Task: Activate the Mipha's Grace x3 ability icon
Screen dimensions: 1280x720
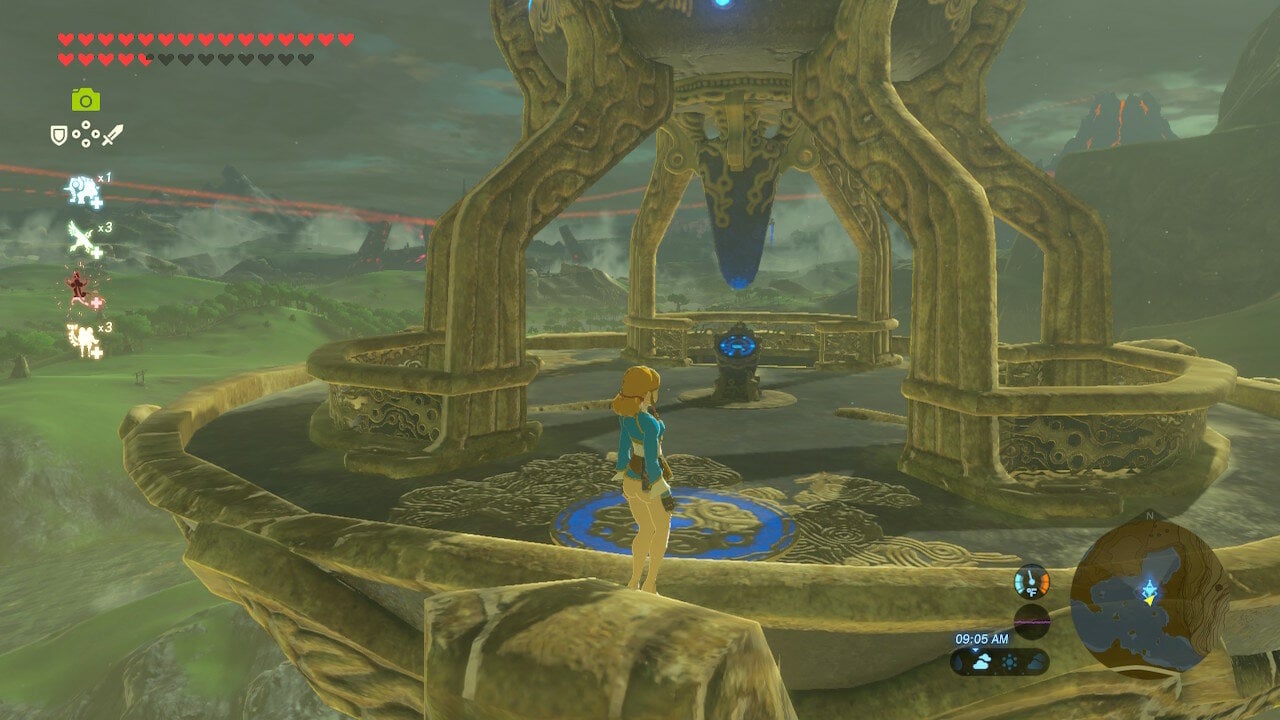Action: tap(84, 340)
